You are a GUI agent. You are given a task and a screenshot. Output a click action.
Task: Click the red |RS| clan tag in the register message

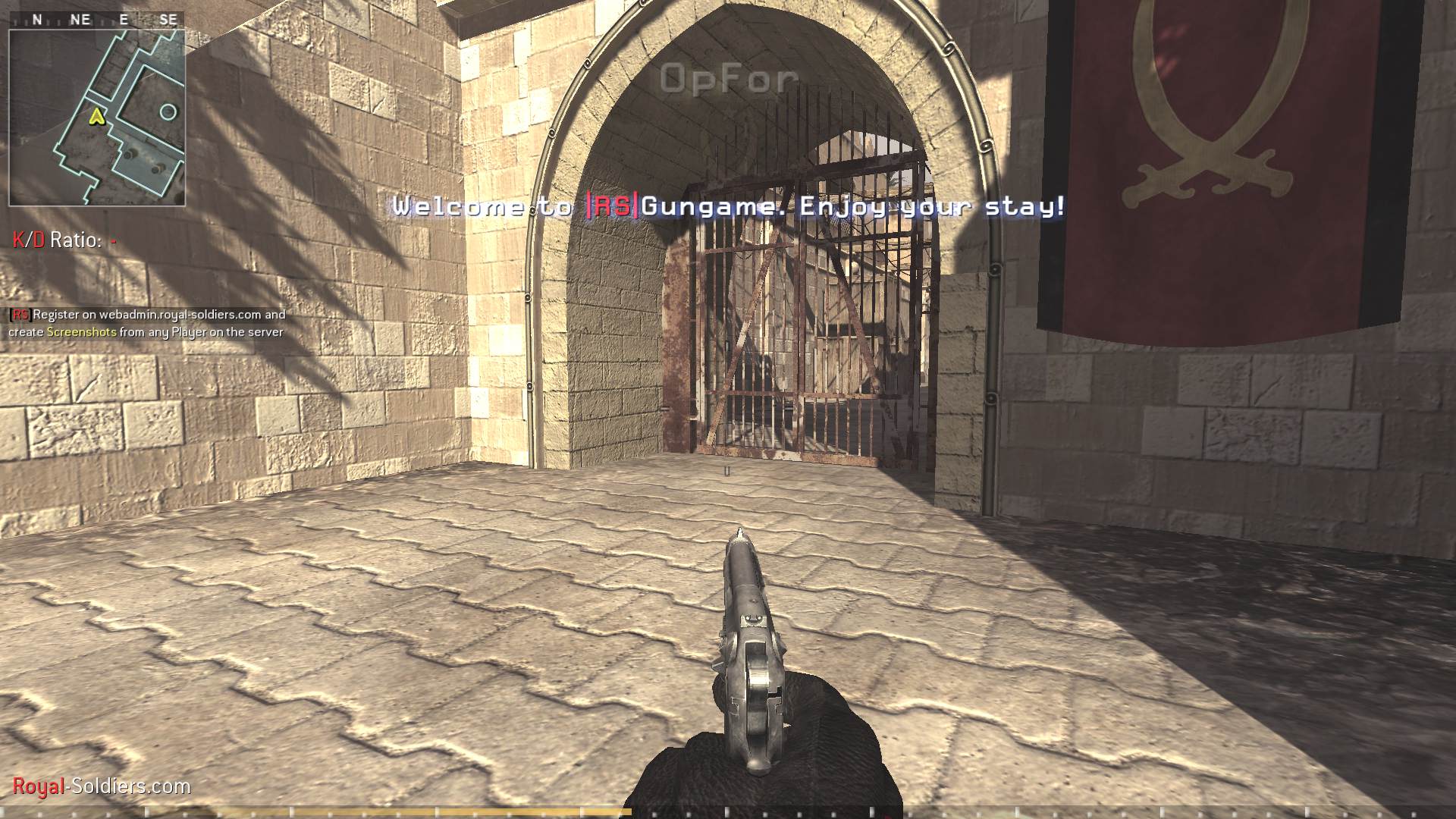(20, 314)
